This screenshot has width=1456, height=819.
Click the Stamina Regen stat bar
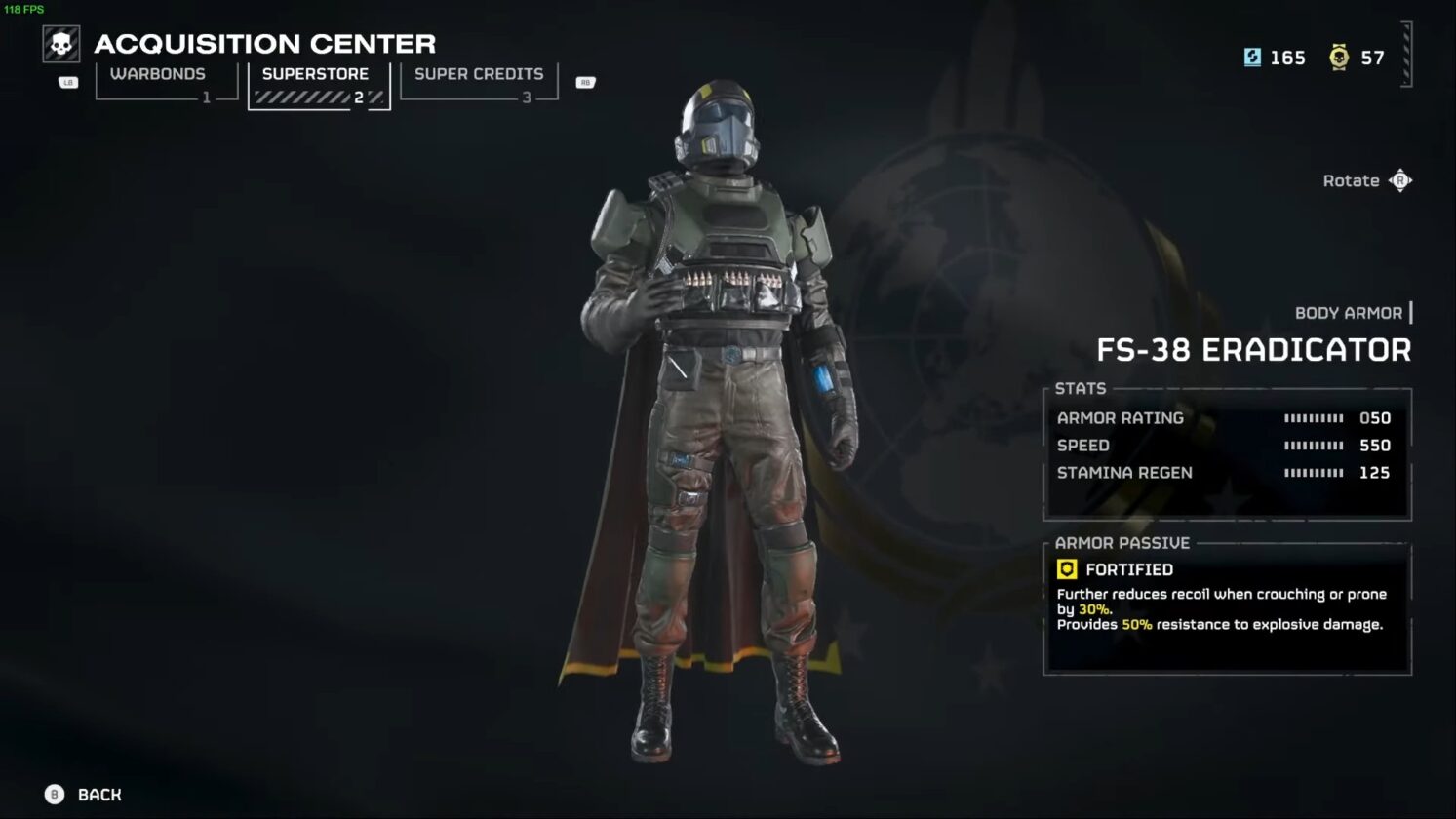[x=1312, y=472]
